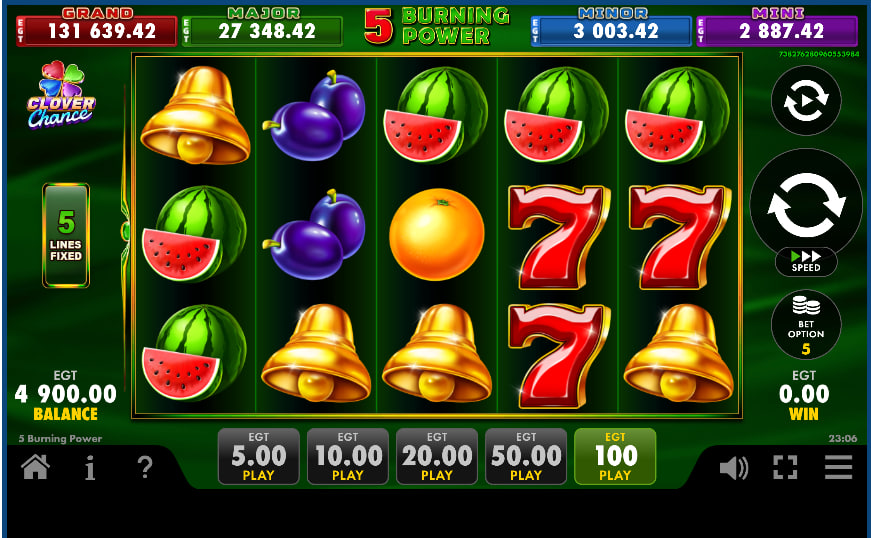Activate the small autoplay button
Viewport: 871px width, 538px height.
pos(805,101)
